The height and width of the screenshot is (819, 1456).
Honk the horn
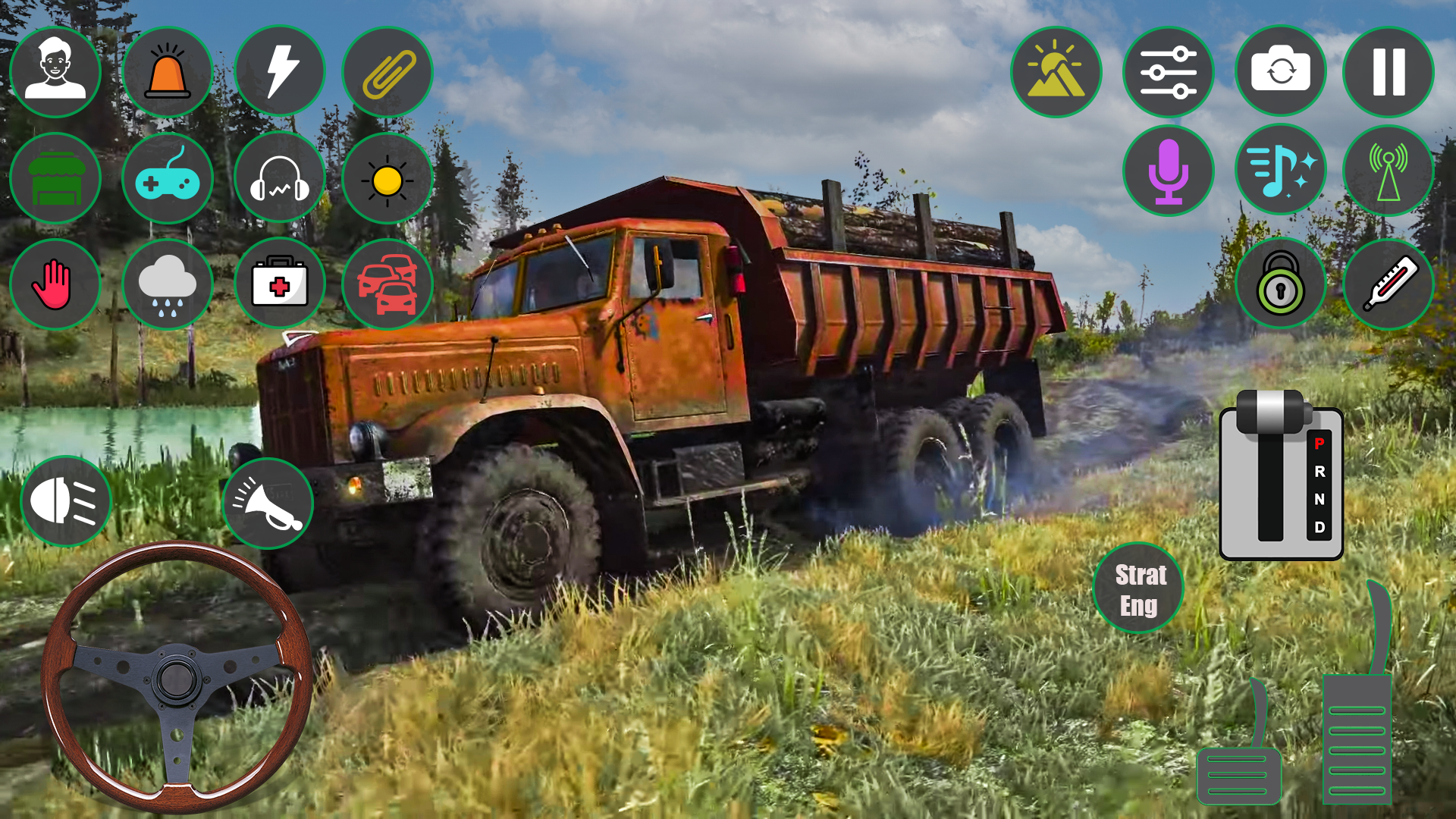click(x=269, y=502)
